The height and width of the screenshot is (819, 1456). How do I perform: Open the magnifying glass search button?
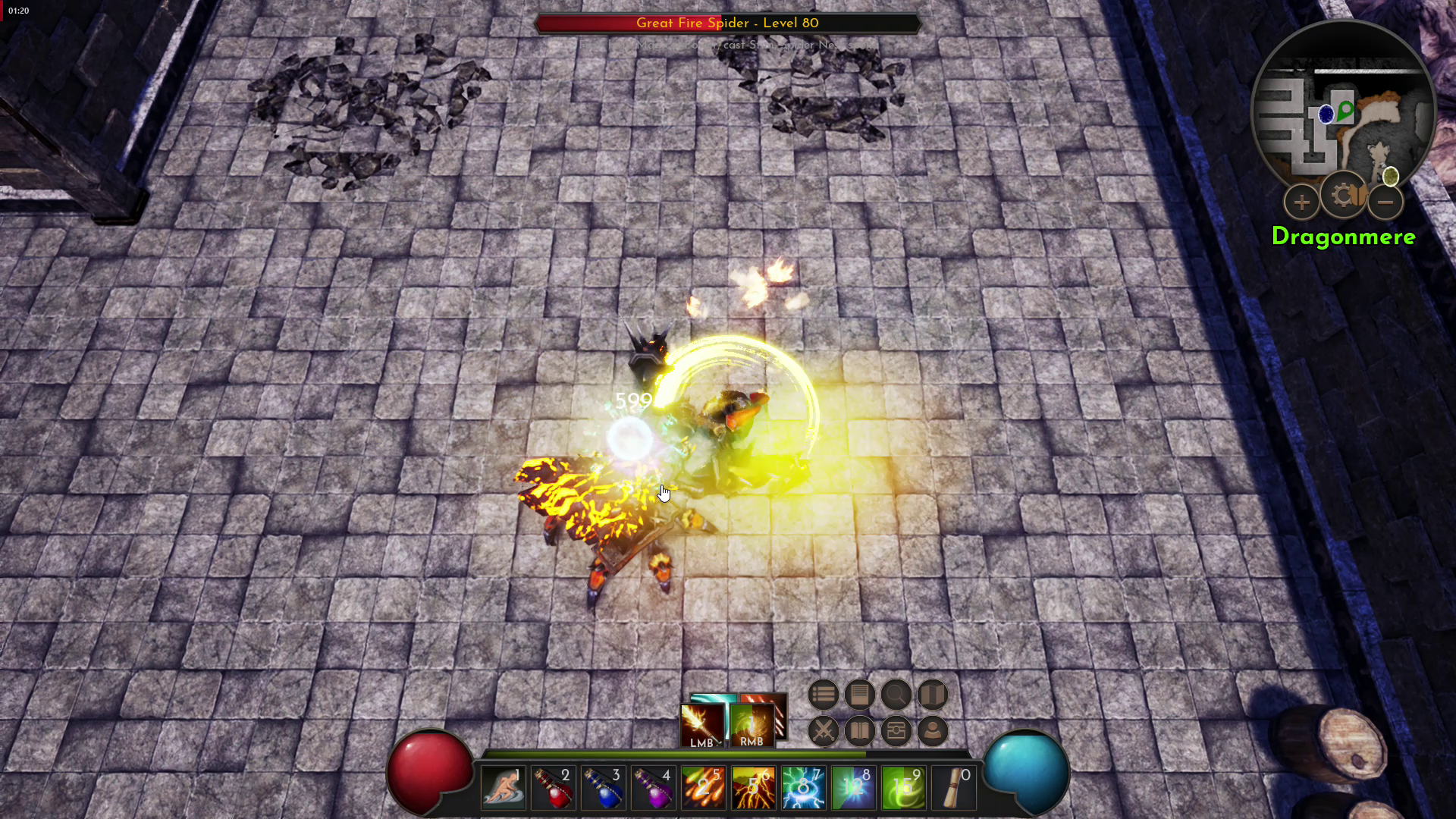tap(896, 695)
